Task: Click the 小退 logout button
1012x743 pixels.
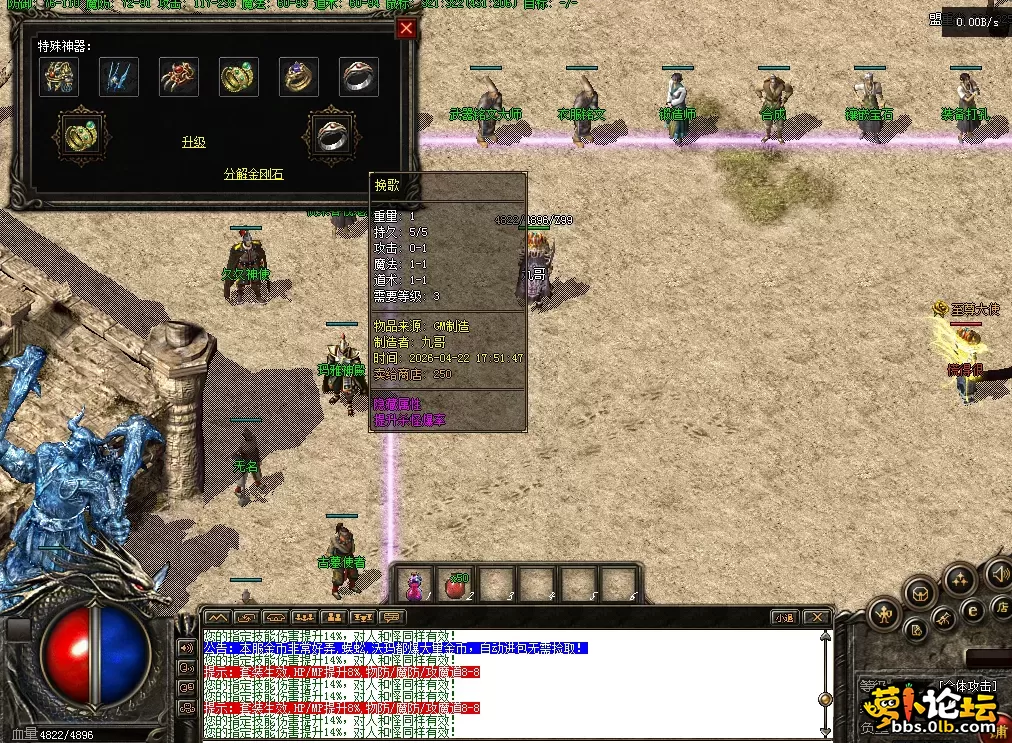Action: tap(783, 617)
